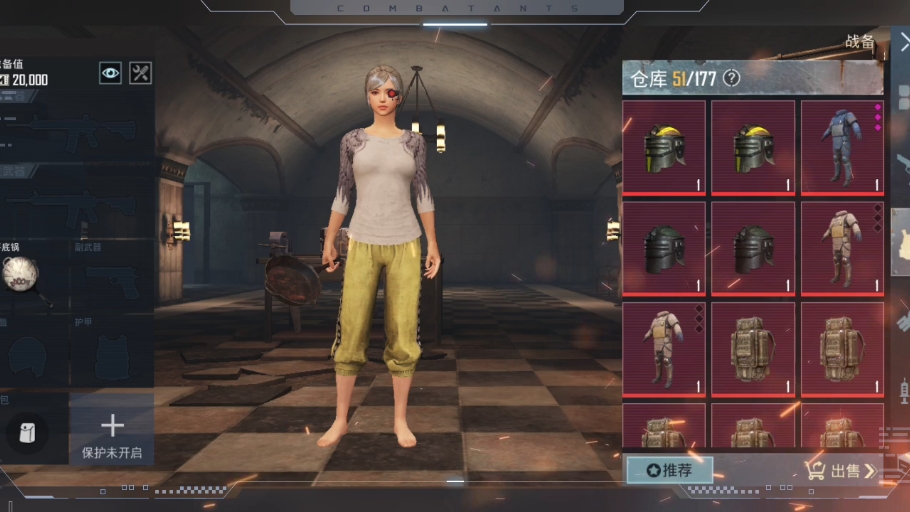Close the loadout screen with the X
This screenshot has height=512, width=910.
click(x=903, y=42)
